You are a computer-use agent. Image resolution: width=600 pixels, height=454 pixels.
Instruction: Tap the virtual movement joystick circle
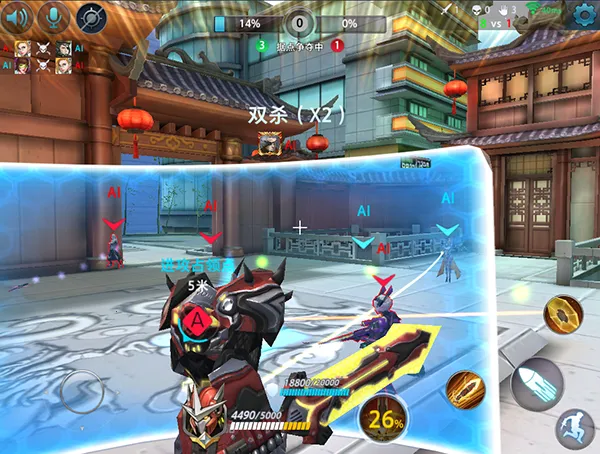(x=82, y=392)
